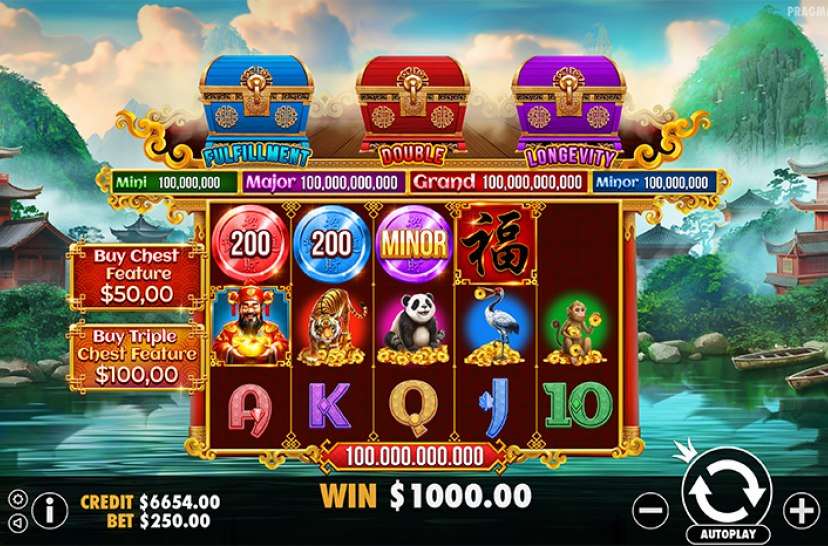Increase the bet with the plus button
828x546 pixels.
click(x=800, y=510)
